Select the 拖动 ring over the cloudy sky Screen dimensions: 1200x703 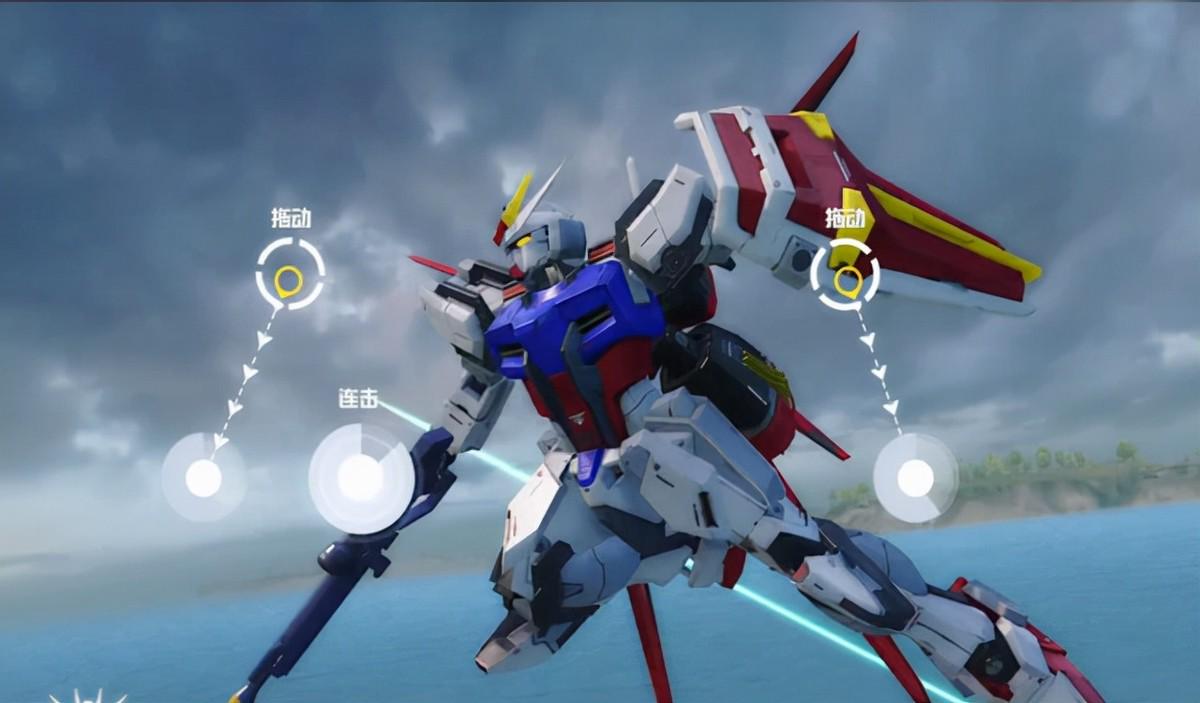pos(290,273)
